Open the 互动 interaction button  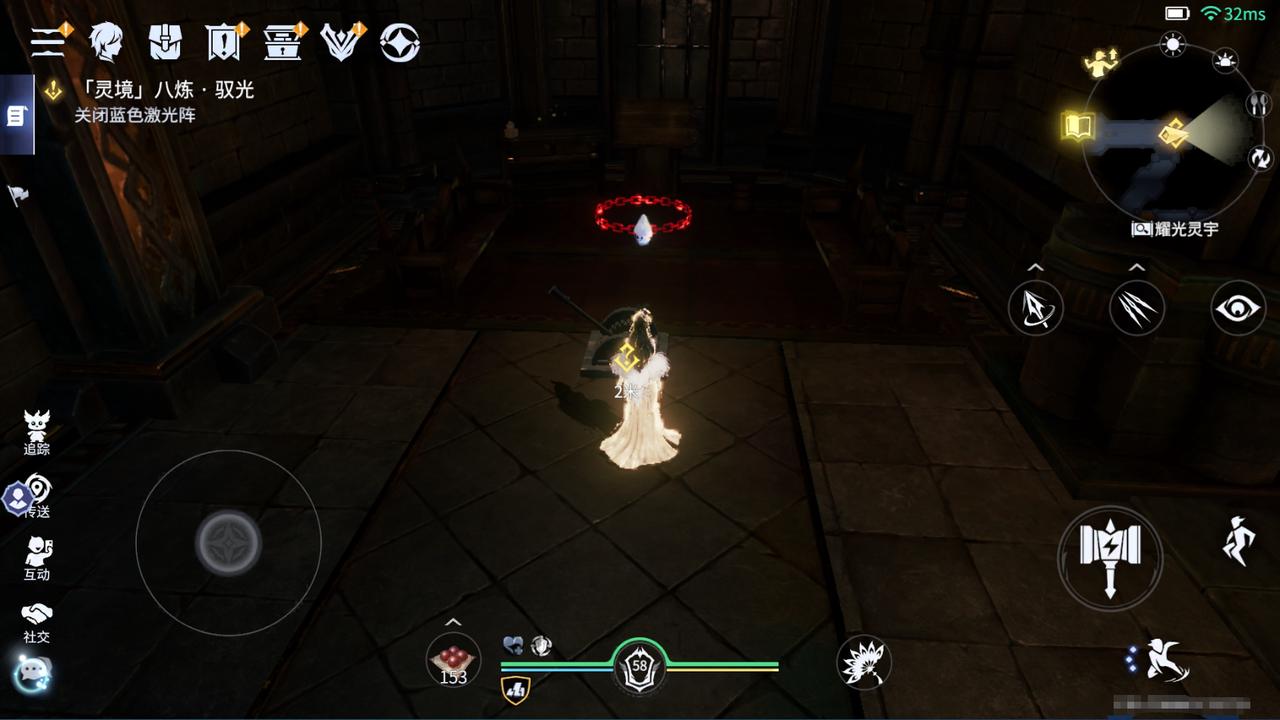[x=37, y=558]
